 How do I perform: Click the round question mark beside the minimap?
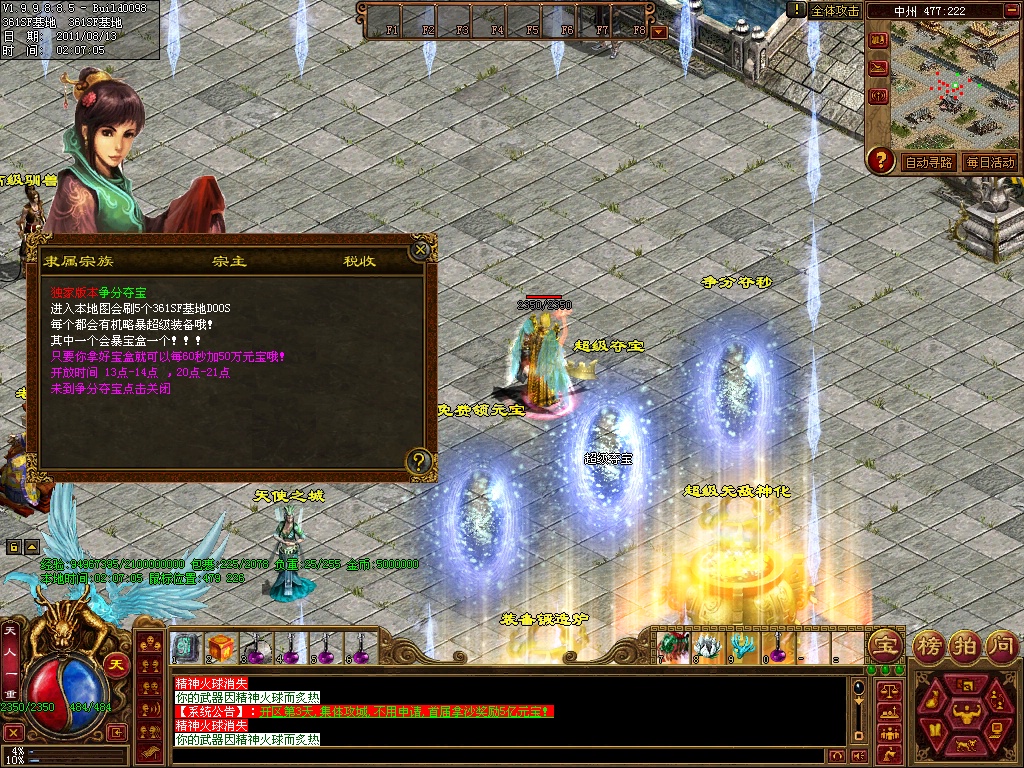click(880, 160)
